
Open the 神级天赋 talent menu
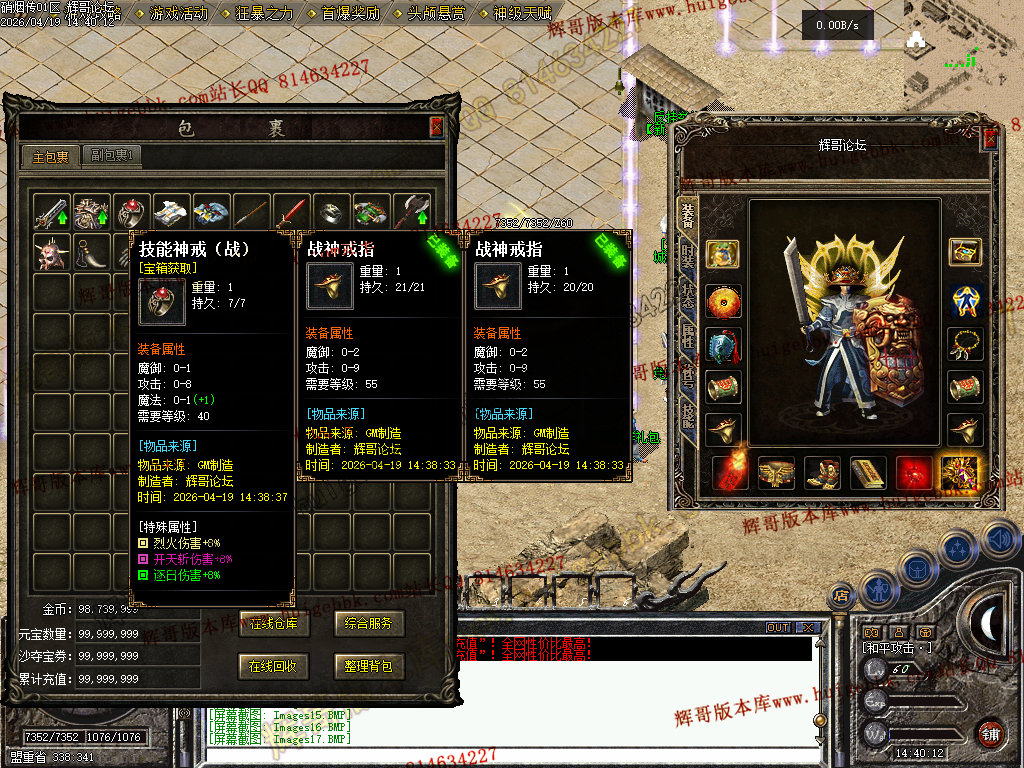522,13
